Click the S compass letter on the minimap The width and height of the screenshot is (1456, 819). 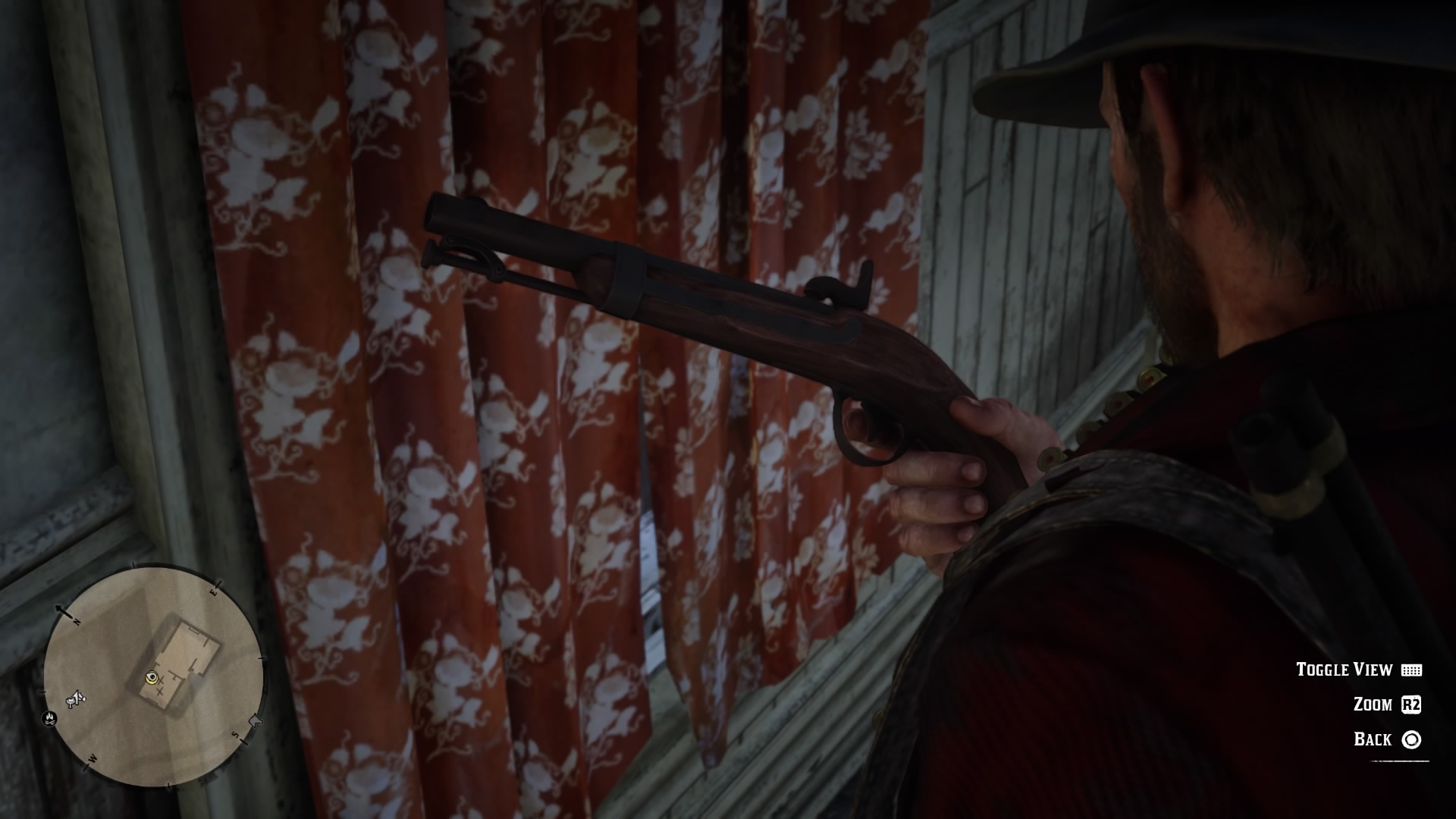(235, 733)
